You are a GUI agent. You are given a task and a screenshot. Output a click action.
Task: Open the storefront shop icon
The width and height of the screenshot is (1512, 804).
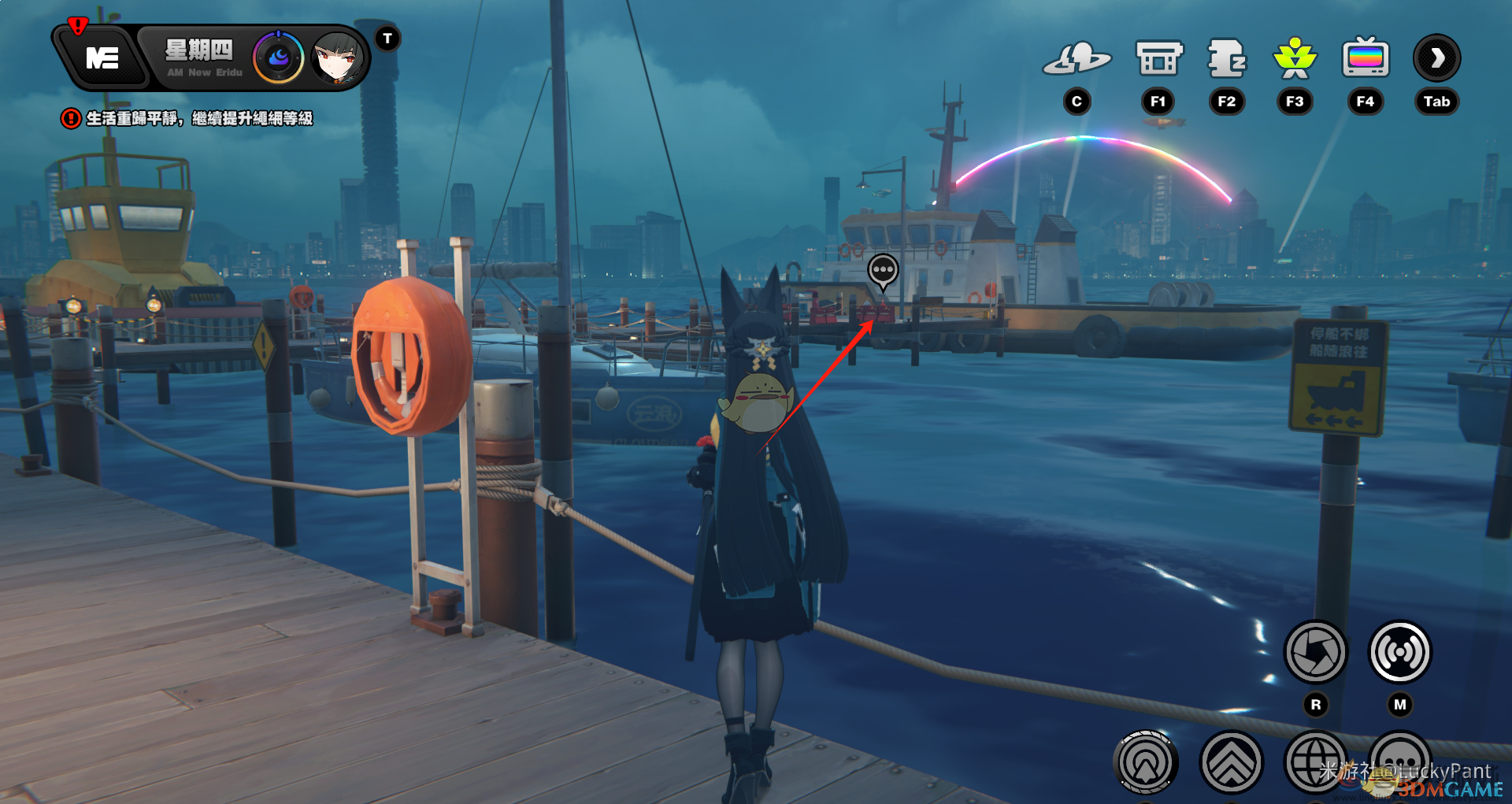pyautogui.click(x=1158, y=58)
